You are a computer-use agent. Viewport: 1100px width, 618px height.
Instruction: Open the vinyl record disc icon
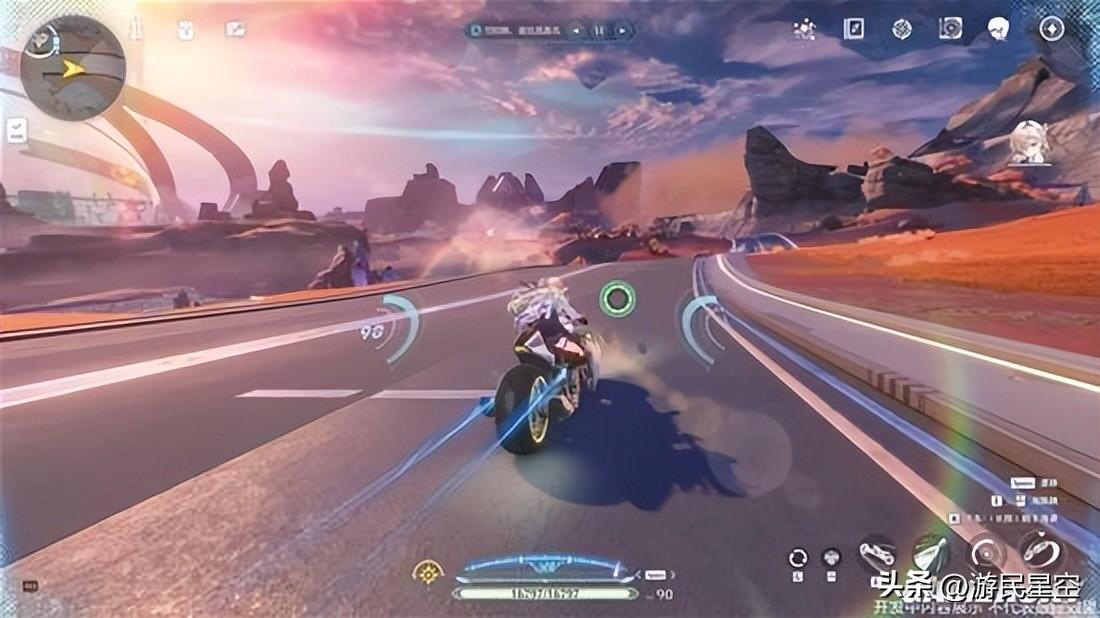(950, 28)
